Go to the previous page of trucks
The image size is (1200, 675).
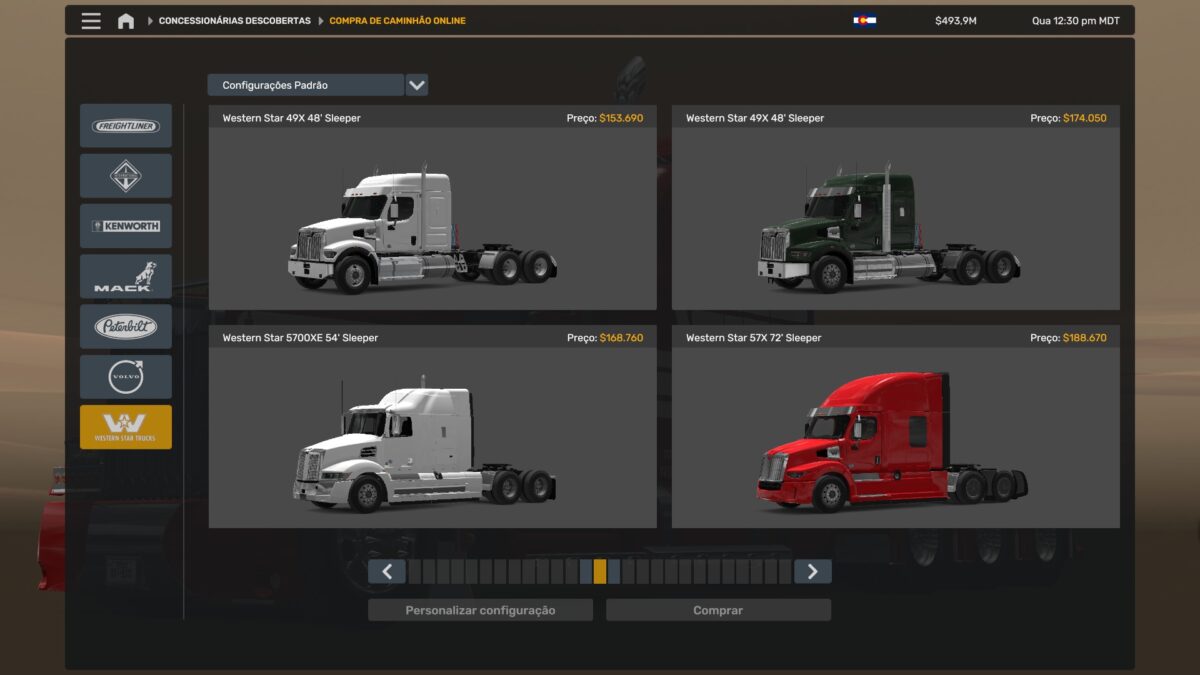point(386,571)
